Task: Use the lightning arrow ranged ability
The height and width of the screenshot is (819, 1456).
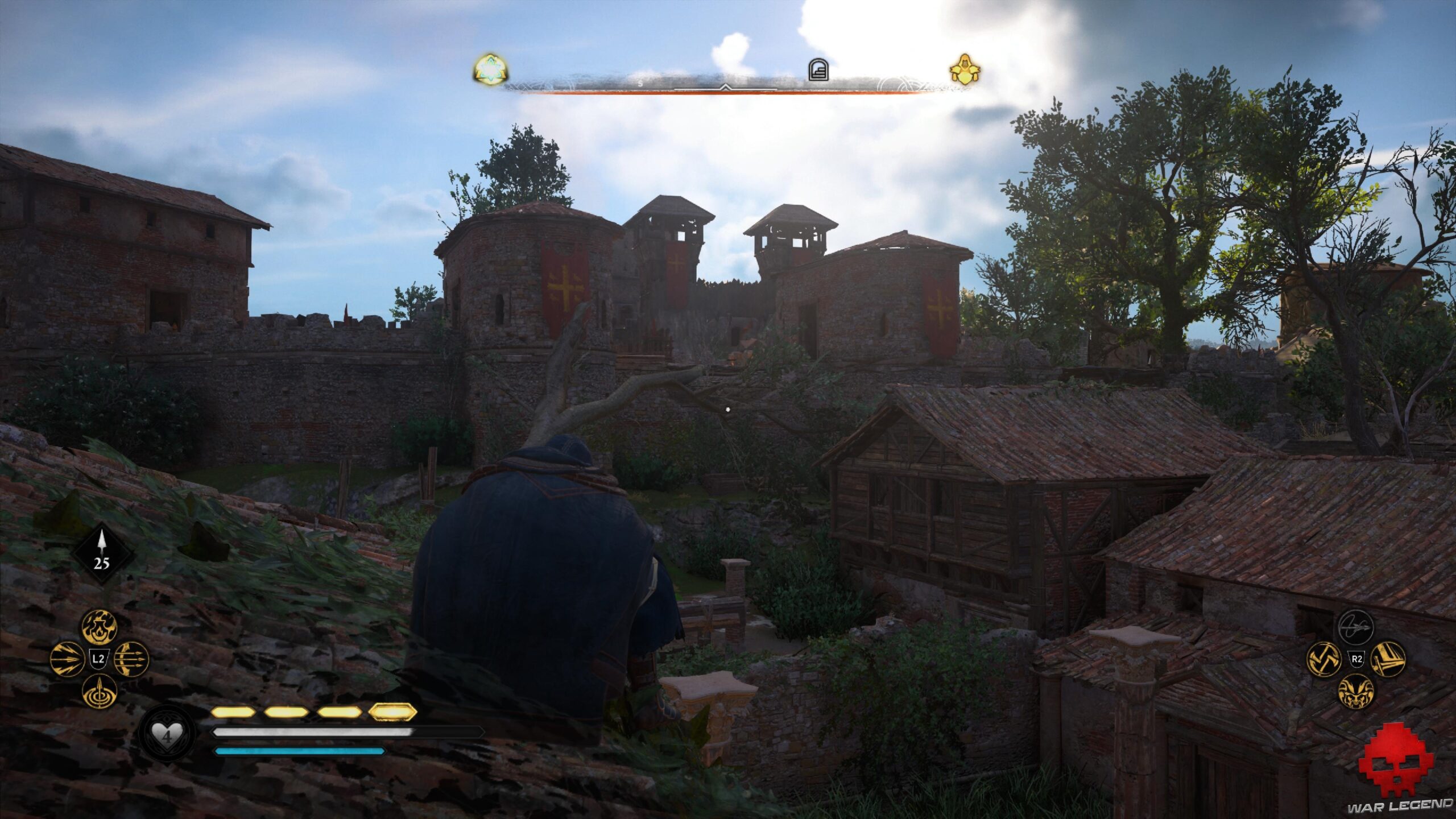Action: tap(67, 659)
